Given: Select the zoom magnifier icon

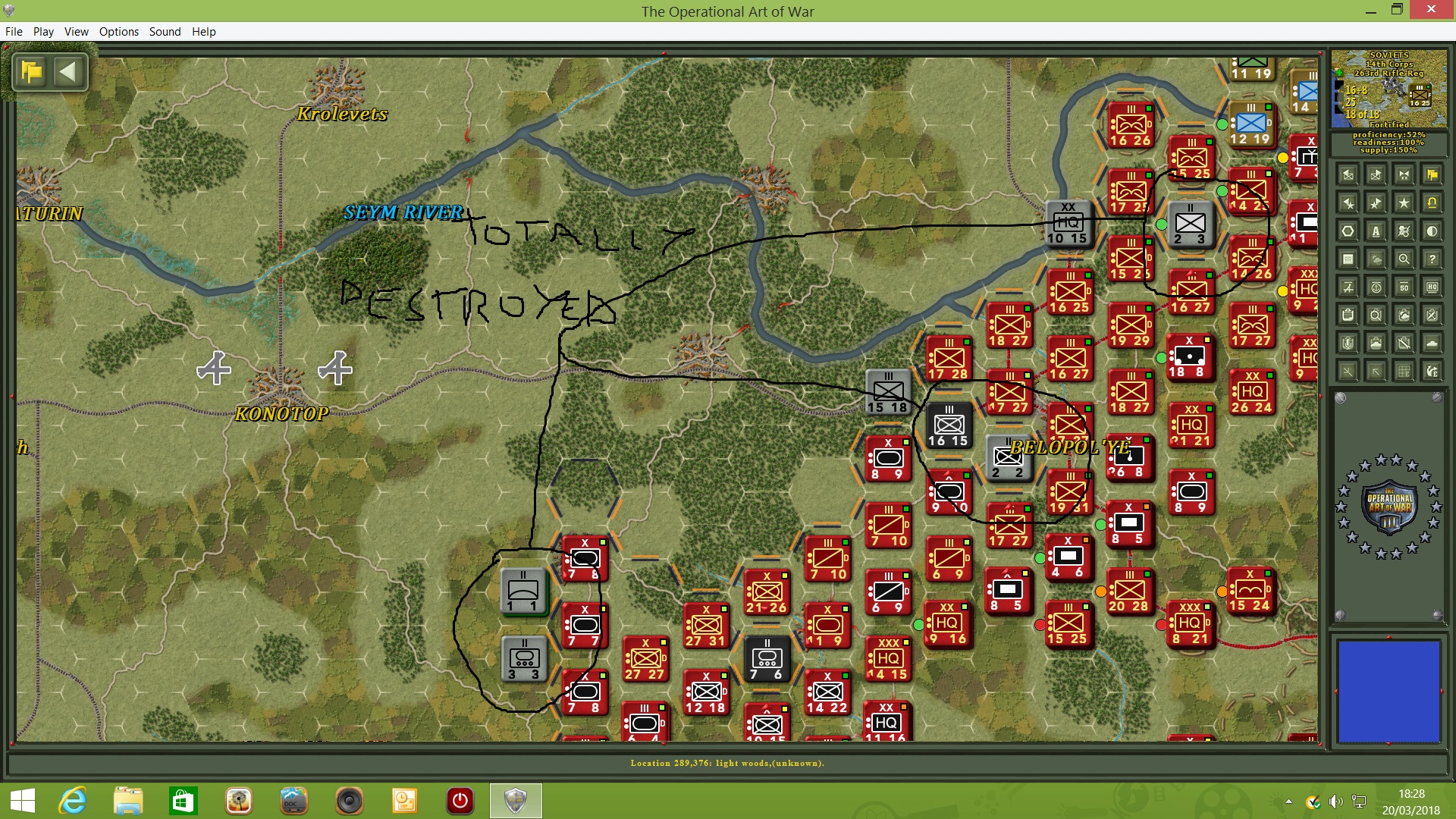Looking at the screenshot, I should click(1404, 258).
